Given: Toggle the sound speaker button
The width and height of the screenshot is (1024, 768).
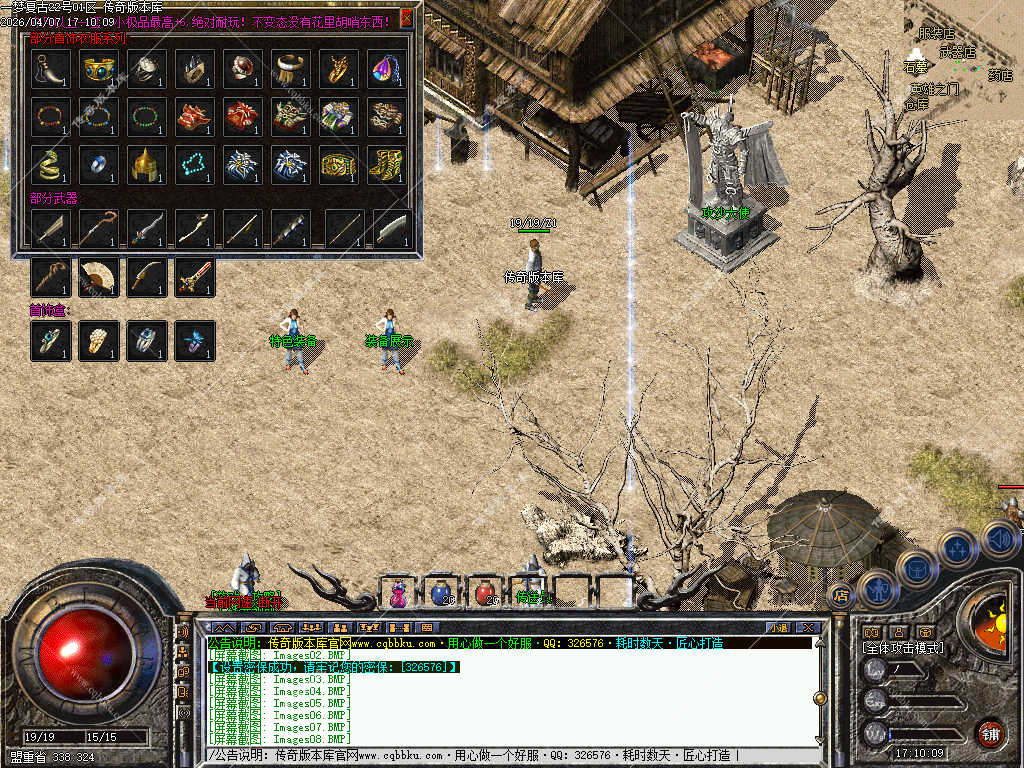Looking at the screenshot, I should pyautogui.click(x=1000, y=541).
